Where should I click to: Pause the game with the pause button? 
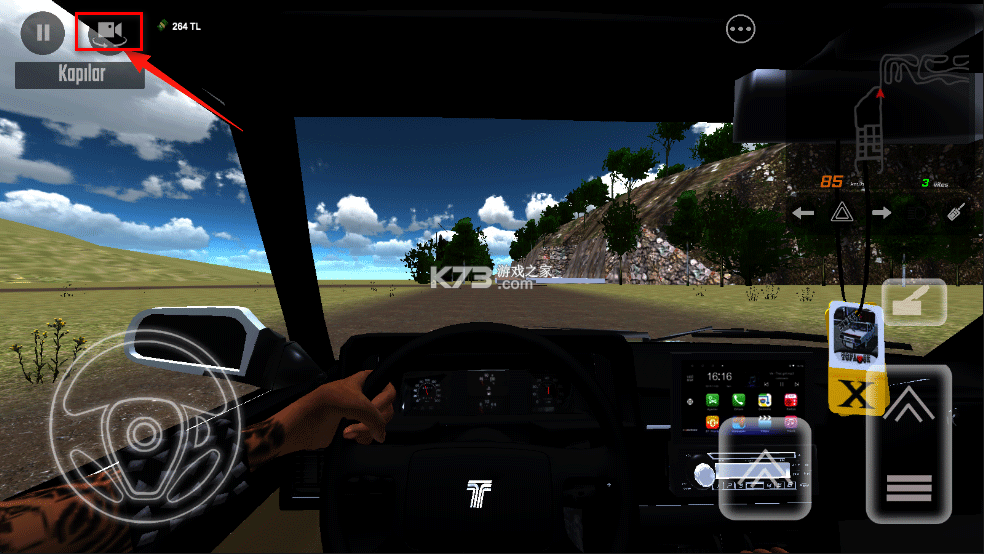coord(42,32)
